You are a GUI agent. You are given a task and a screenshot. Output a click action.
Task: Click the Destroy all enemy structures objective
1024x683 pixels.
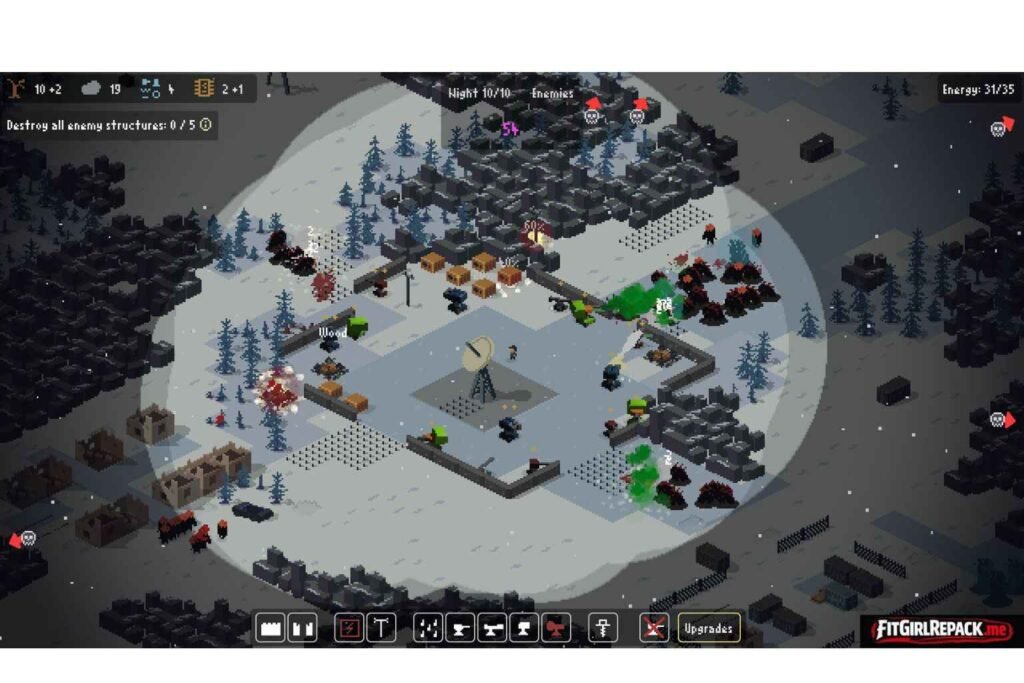point(101,125)
